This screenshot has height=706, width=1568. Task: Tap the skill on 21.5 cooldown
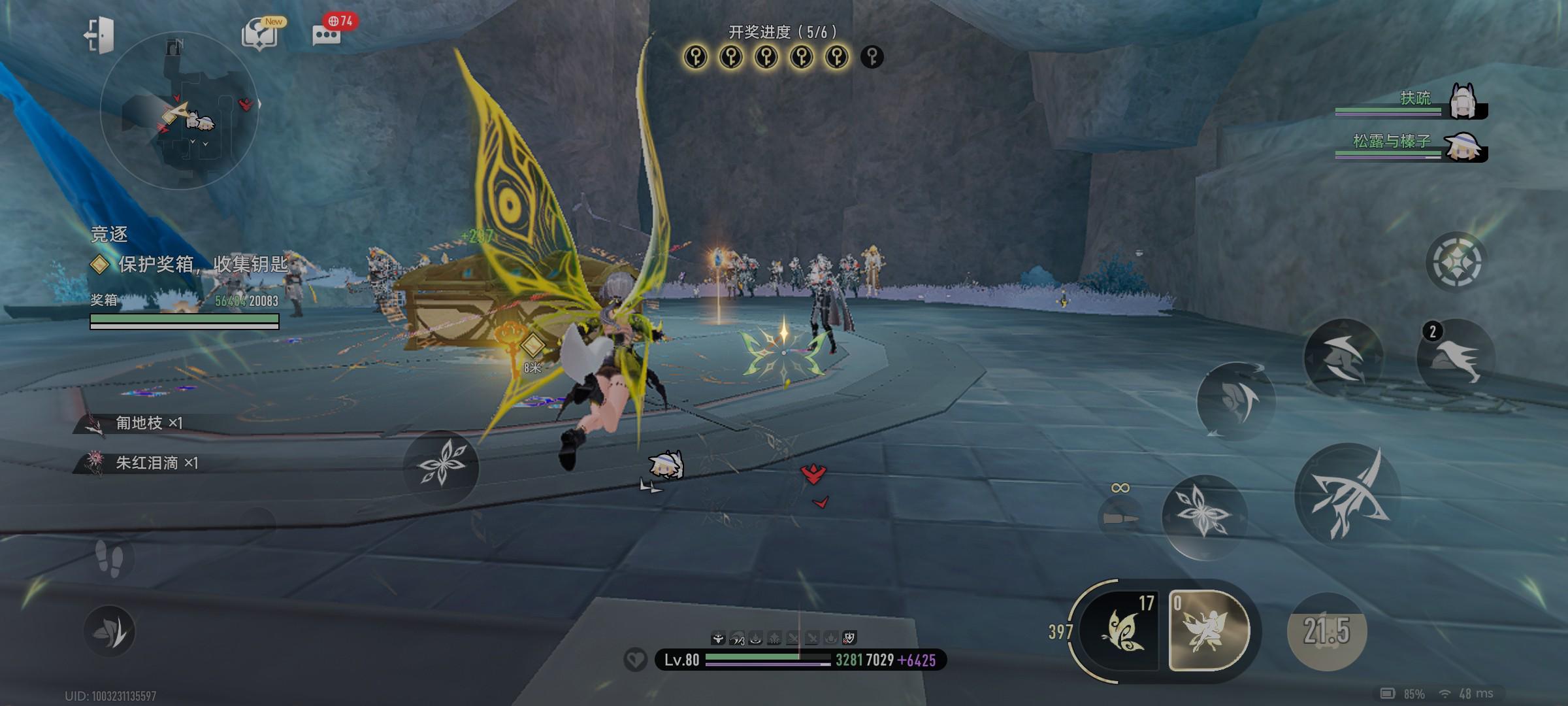pyautogui.click(x=1326, y=631)
